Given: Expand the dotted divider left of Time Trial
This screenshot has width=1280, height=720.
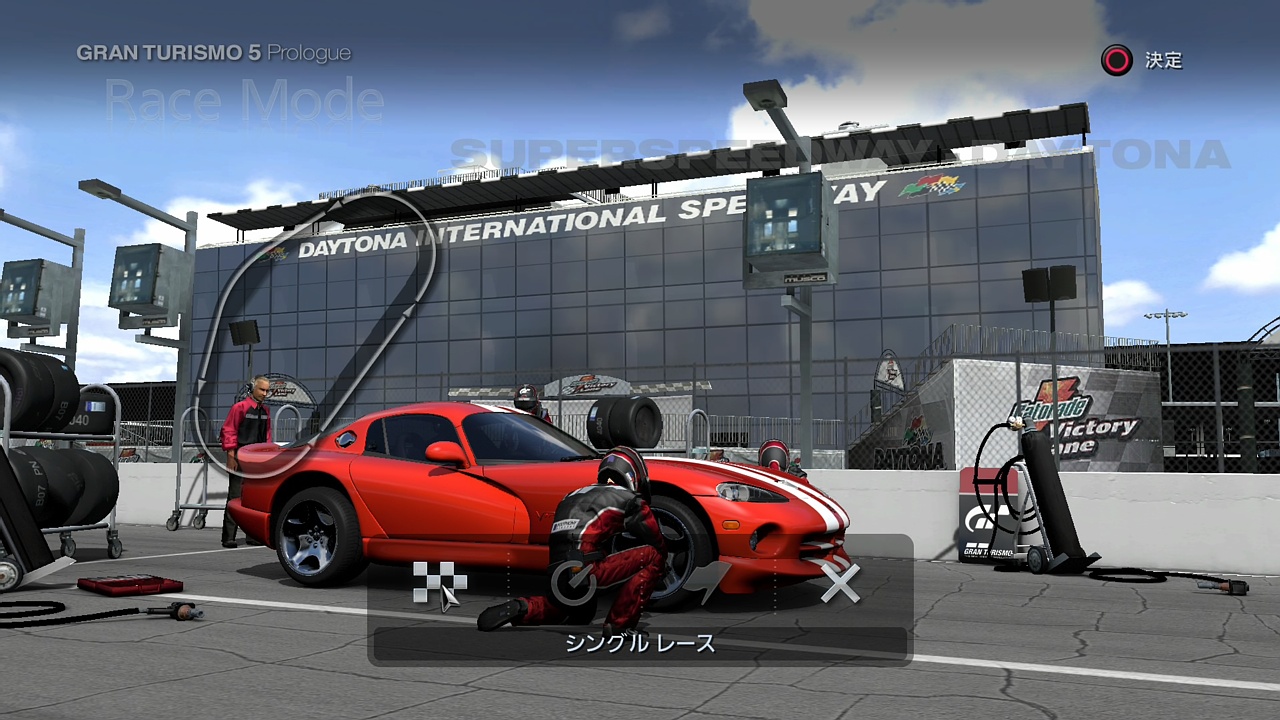Looking at the screenshot, I should pyautogui.click(x=509, y=583).
